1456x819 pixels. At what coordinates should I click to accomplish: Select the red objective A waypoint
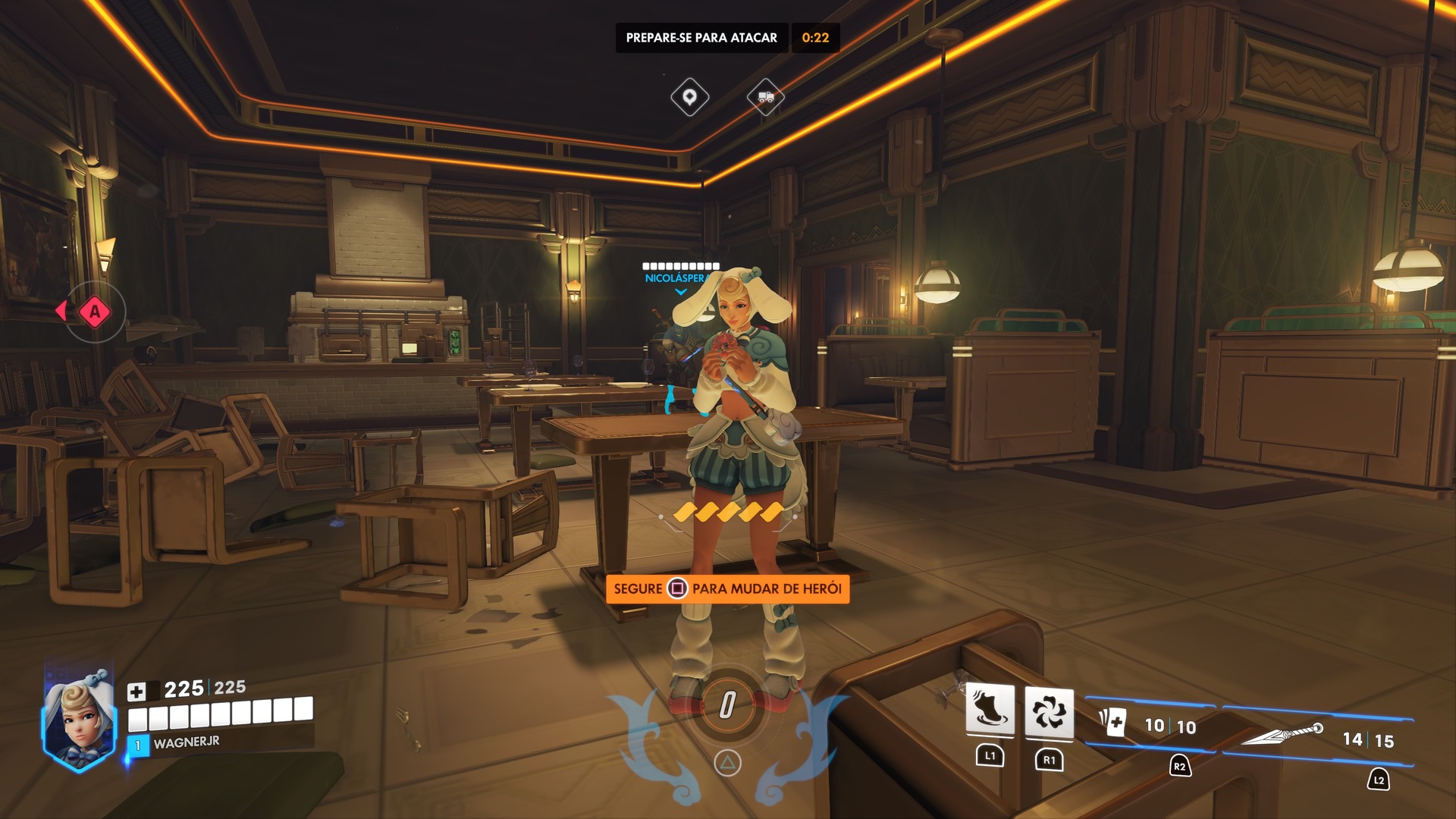pos(95,311)
